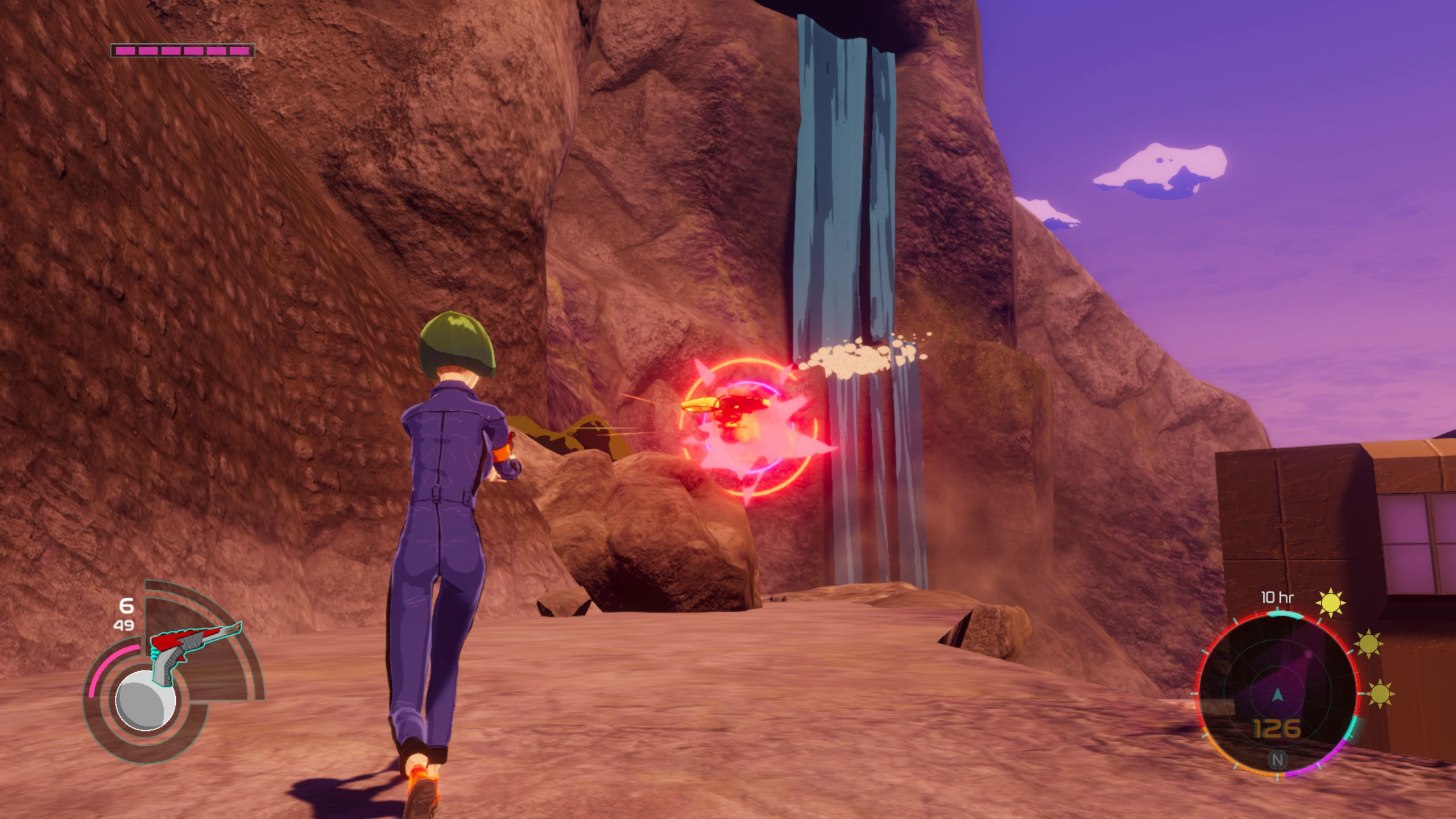
Task: Click the reserve ammo label 49
Action: [124, 626]
